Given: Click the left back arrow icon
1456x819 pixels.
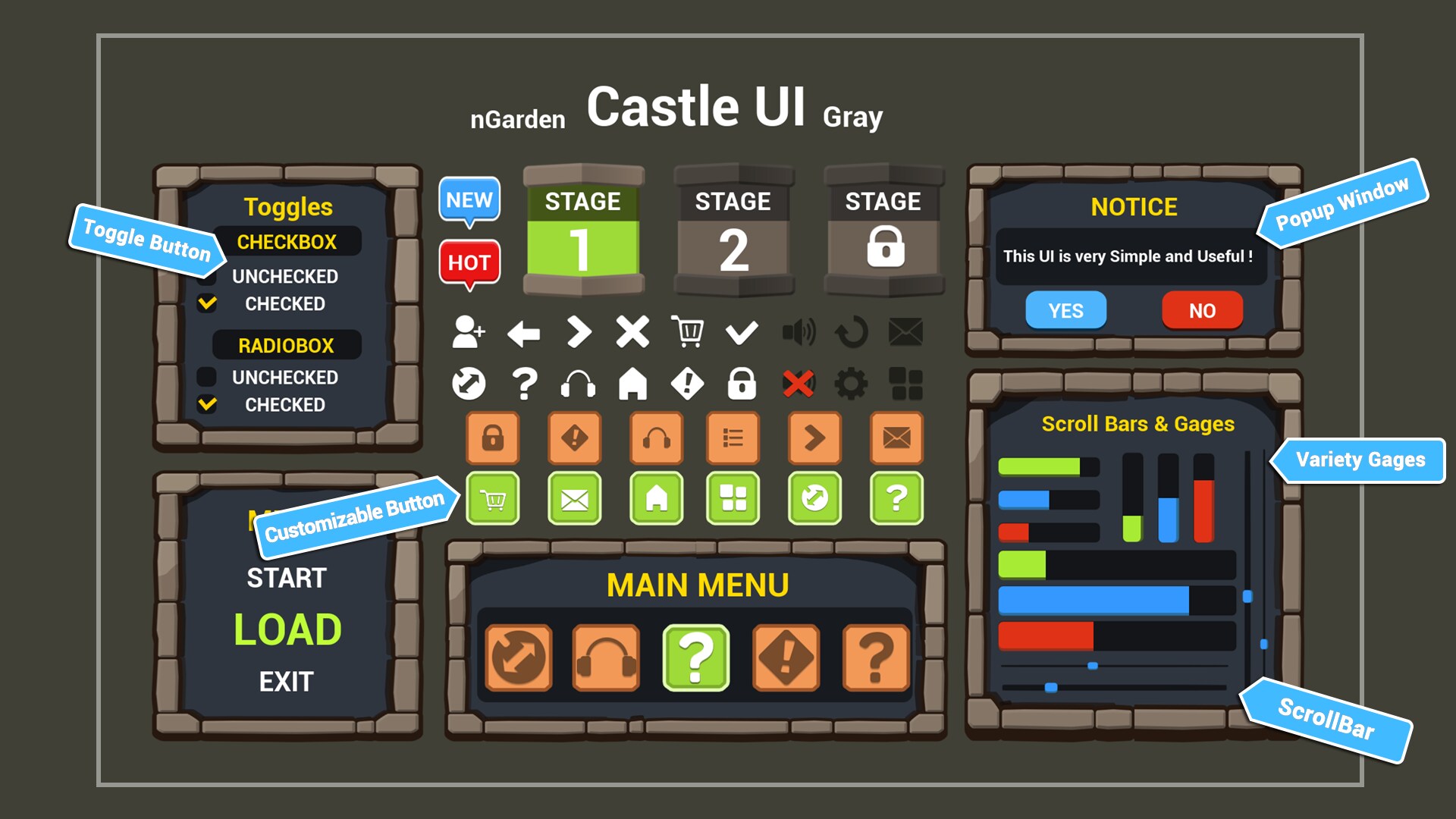Looking at the screenshot, I should 522,331.
